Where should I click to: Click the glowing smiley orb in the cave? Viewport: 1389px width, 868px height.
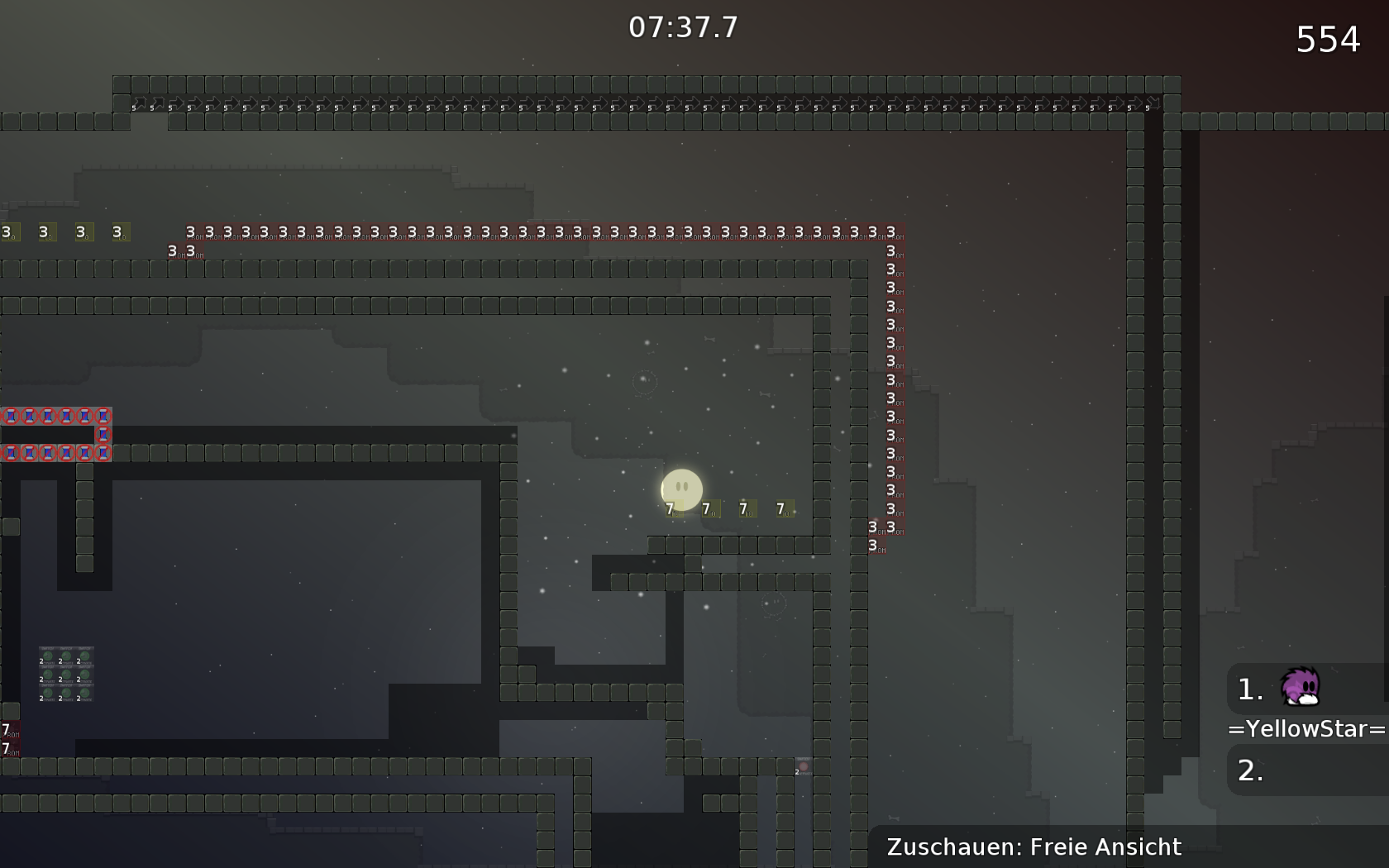[681, 489]
